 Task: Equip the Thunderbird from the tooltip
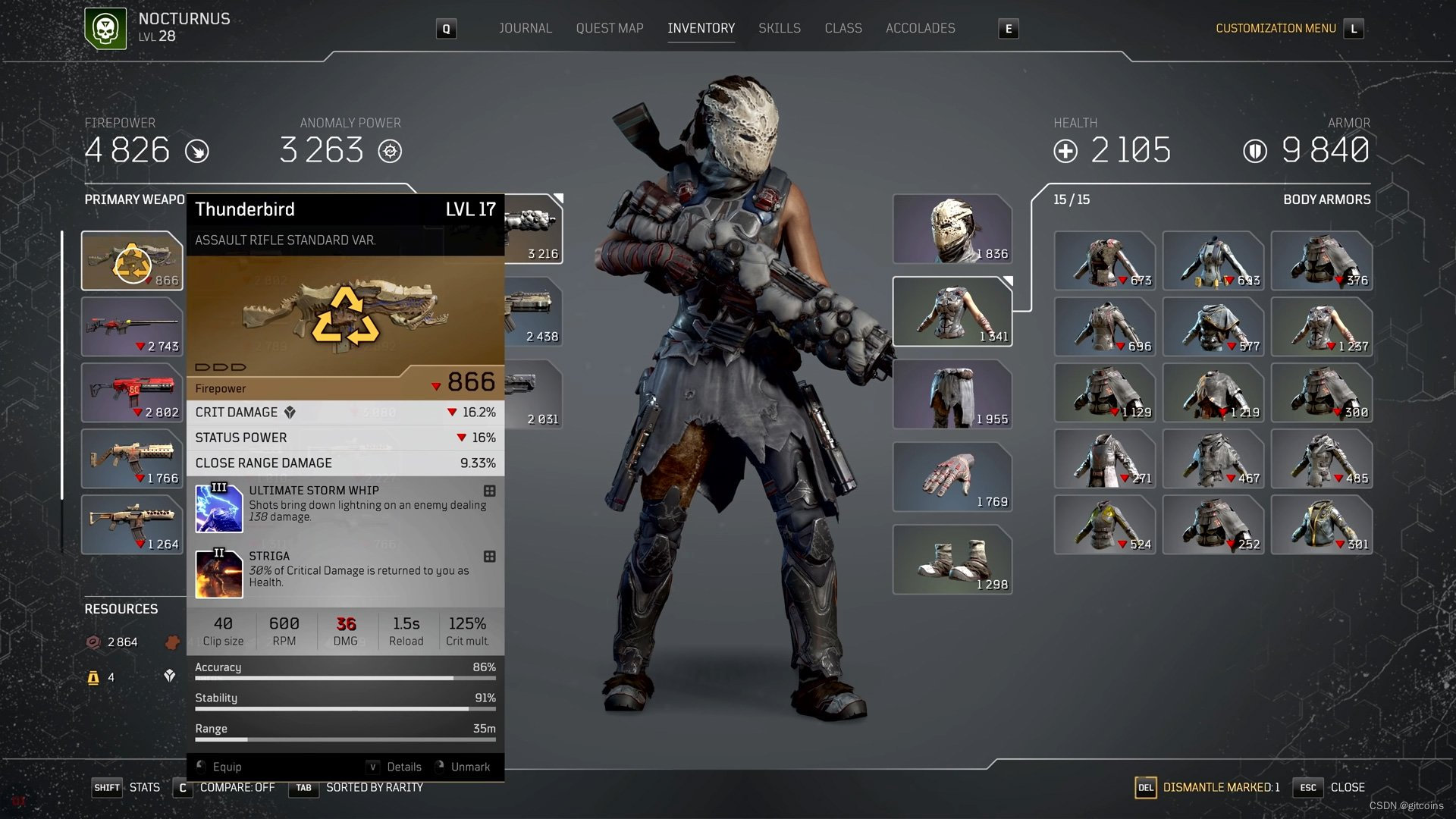click(227, 767)
